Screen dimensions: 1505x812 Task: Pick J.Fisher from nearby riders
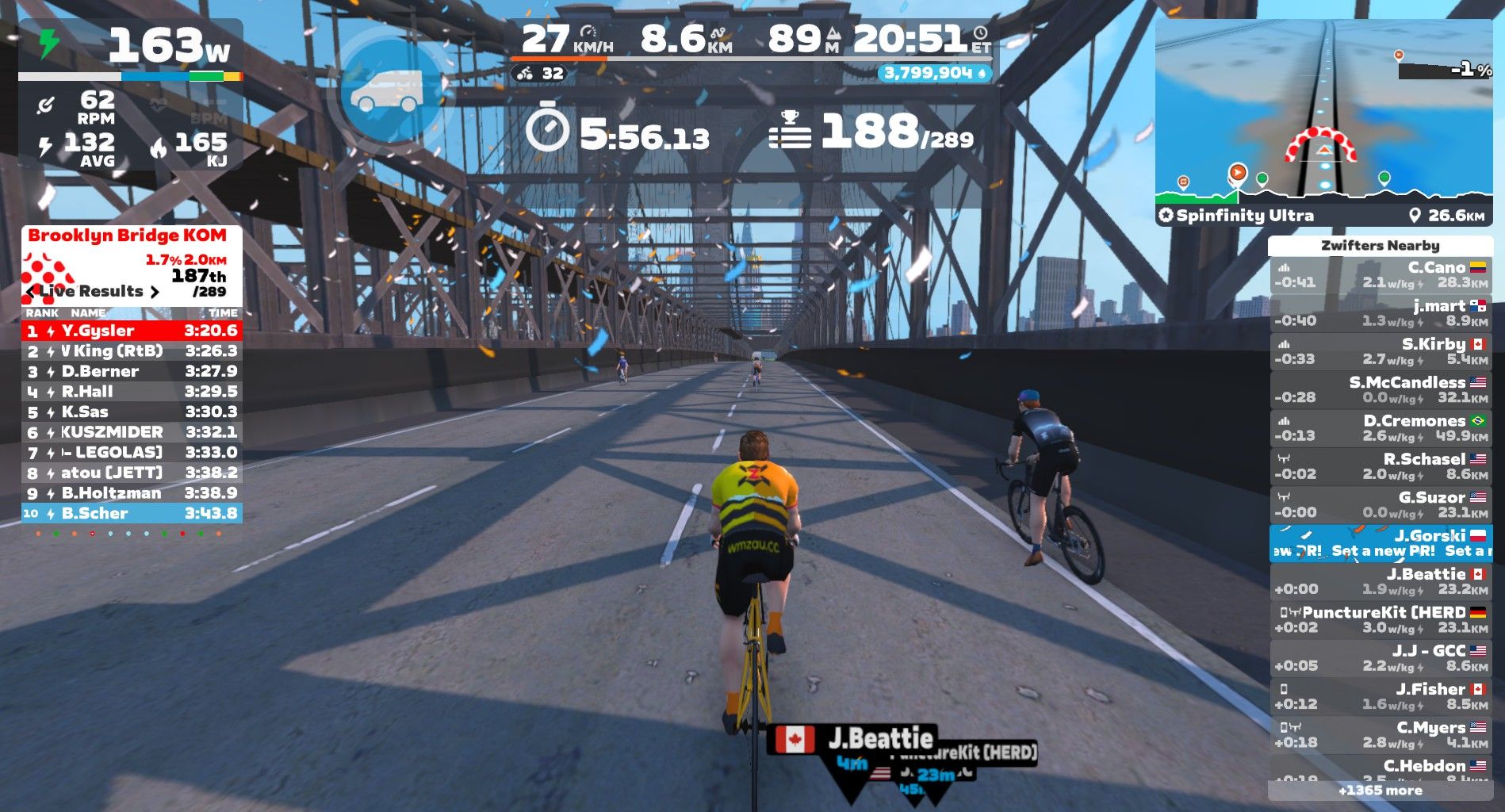click(1381, 696)
